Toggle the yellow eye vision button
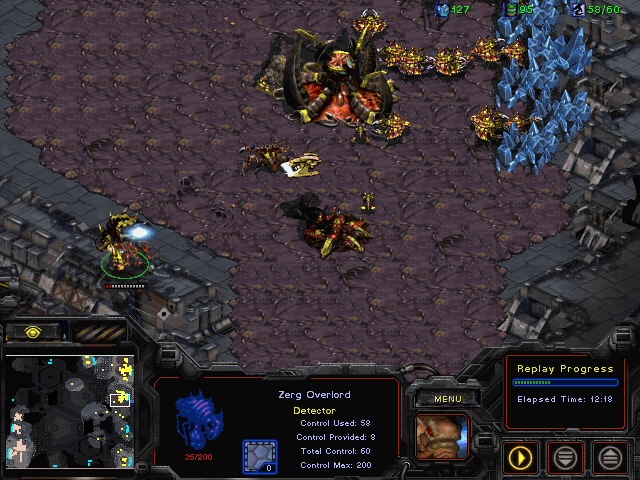Viewport: 640px width, 480px height. 33,331
